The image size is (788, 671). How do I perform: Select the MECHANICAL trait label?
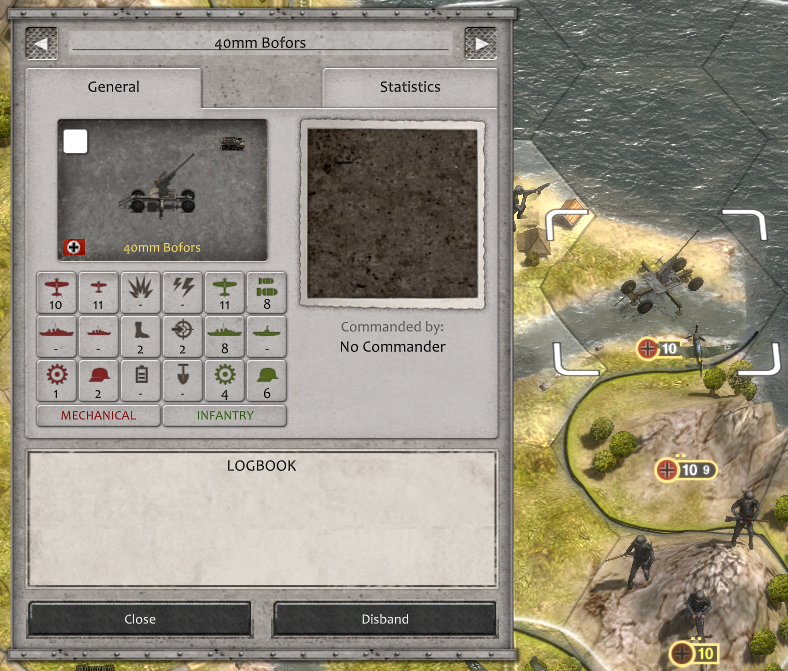click(x=98, y=415)
